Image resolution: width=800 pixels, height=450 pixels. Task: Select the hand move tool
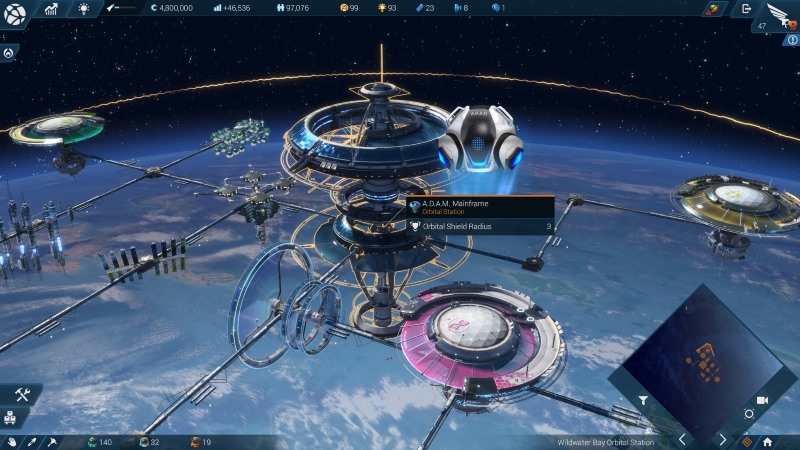point(12,441)
